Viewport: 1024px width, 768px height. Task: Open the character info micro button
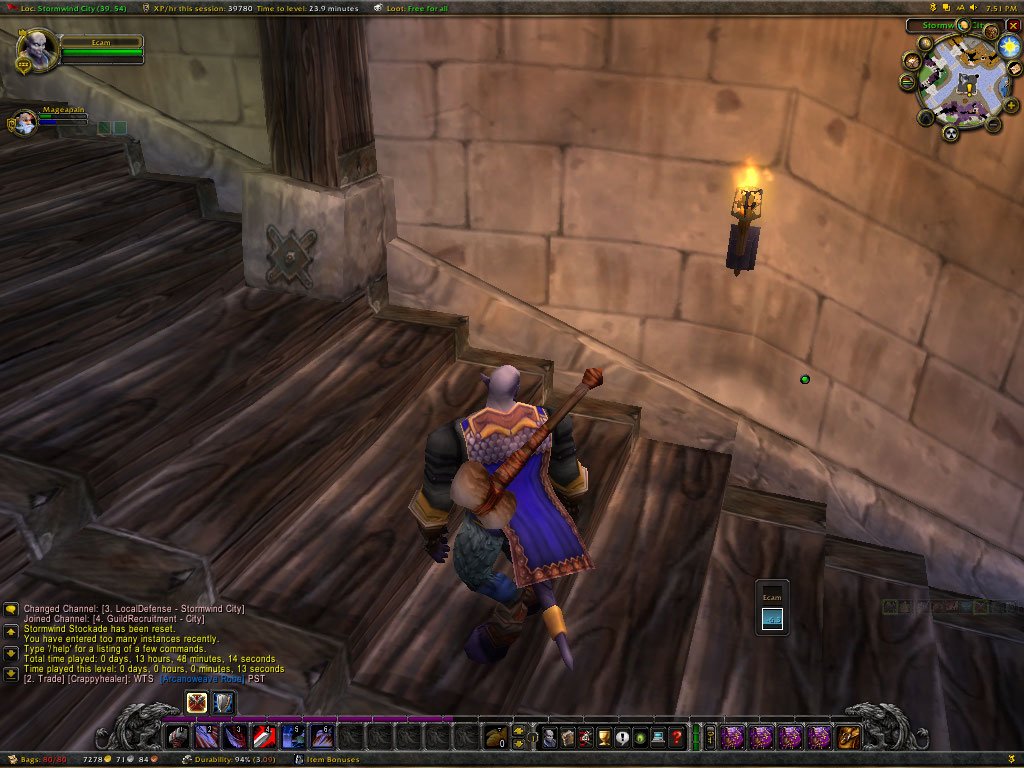coord(549,738)
